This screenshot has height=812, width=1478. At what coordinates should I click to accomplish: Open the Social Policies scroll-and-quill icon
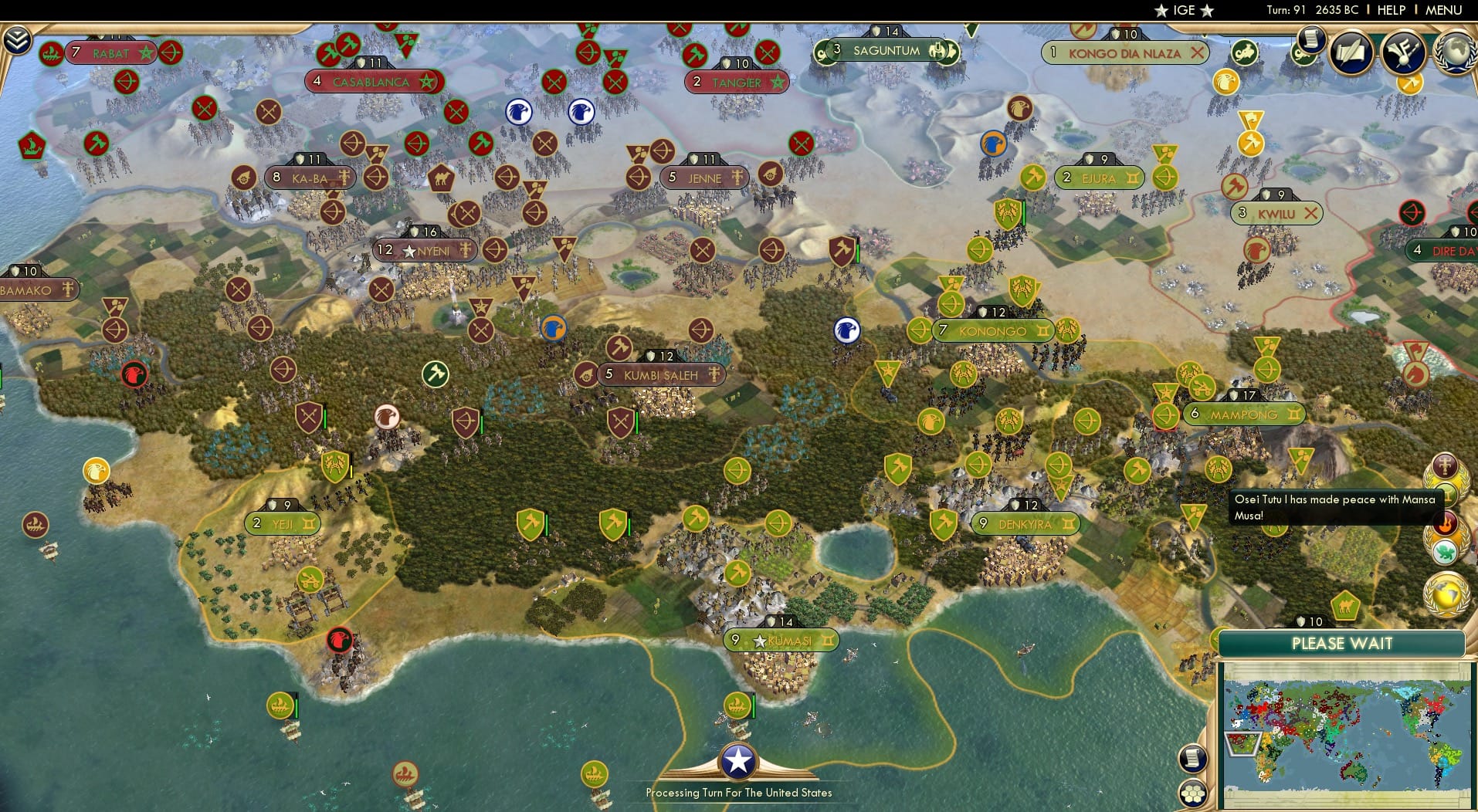click(x=1352, y=52)
